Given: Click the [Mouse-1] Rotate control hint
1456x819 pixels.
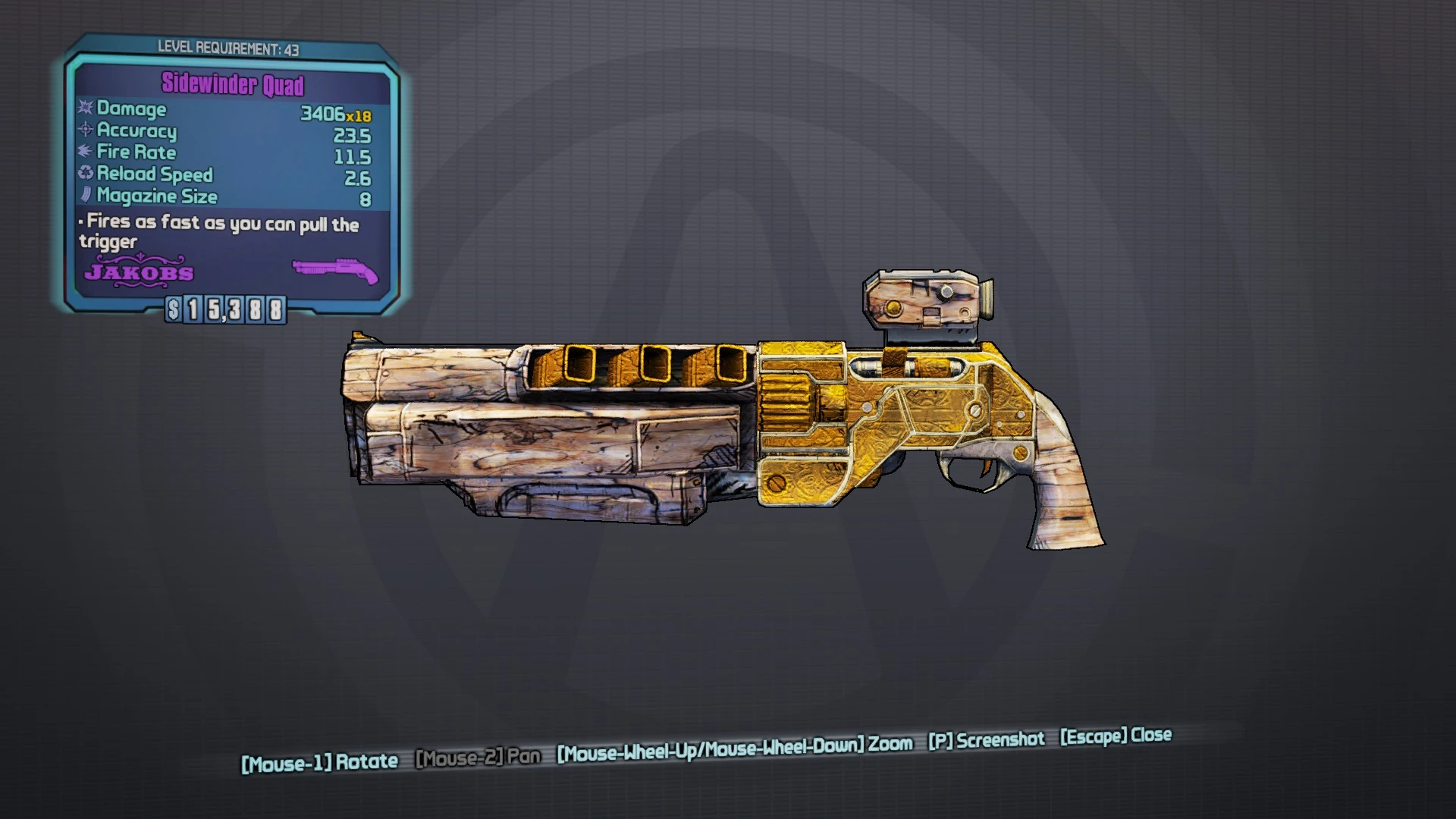Looking at the screenshot, I should (x=318, y=760).
